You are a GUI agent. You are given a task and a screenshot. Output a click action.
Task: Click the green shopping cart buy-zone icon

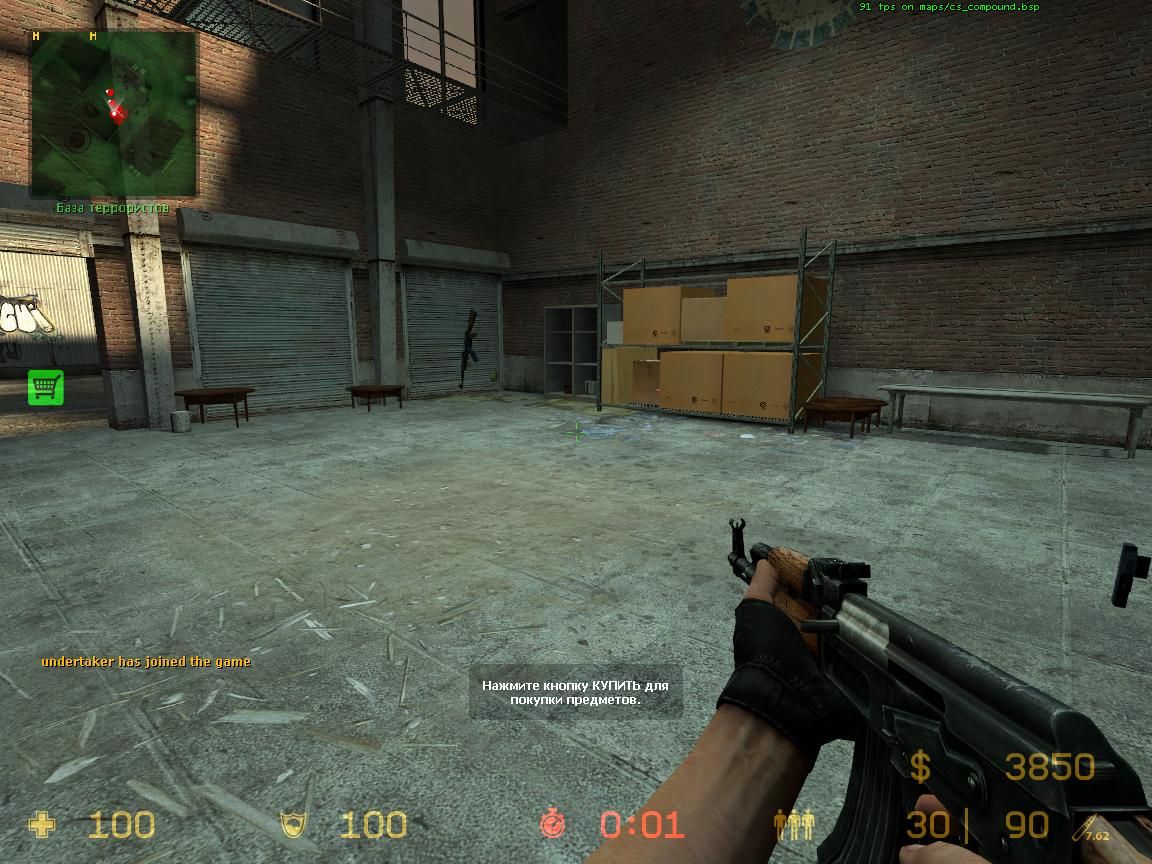(46, 387)
